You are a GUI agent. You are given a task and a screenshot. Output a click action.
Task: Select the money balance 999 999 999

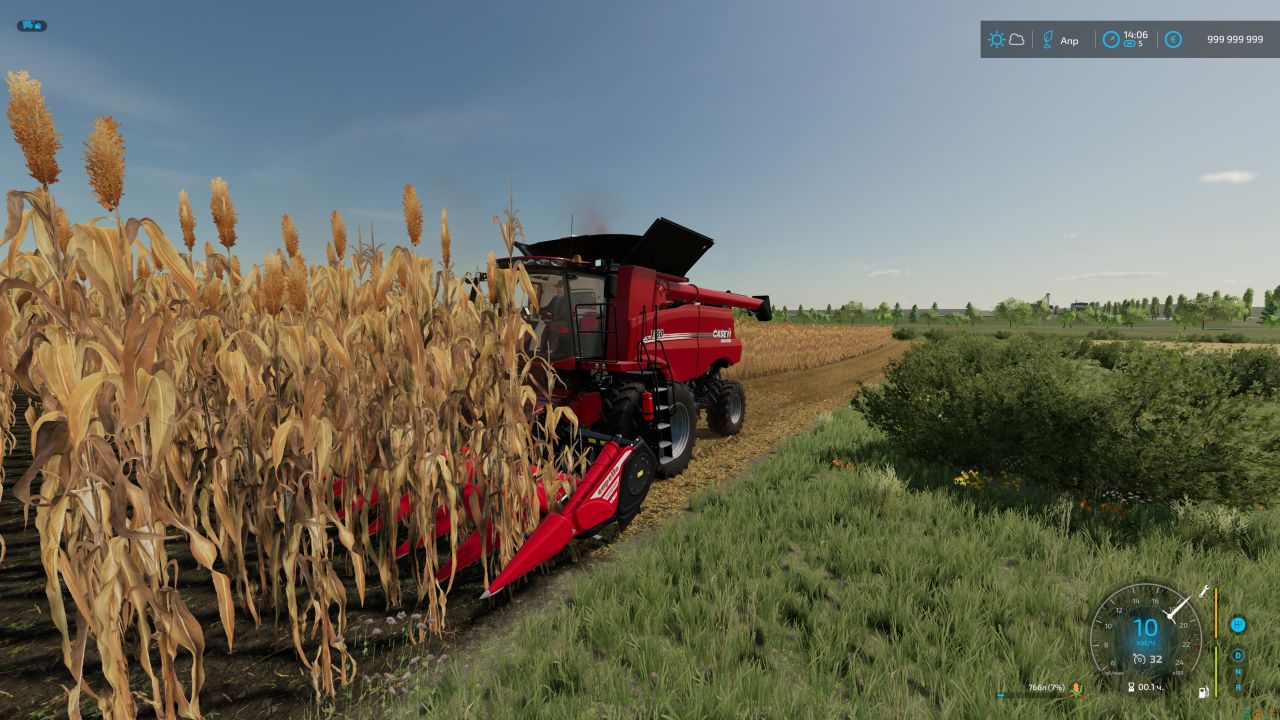coord(1235,39)
